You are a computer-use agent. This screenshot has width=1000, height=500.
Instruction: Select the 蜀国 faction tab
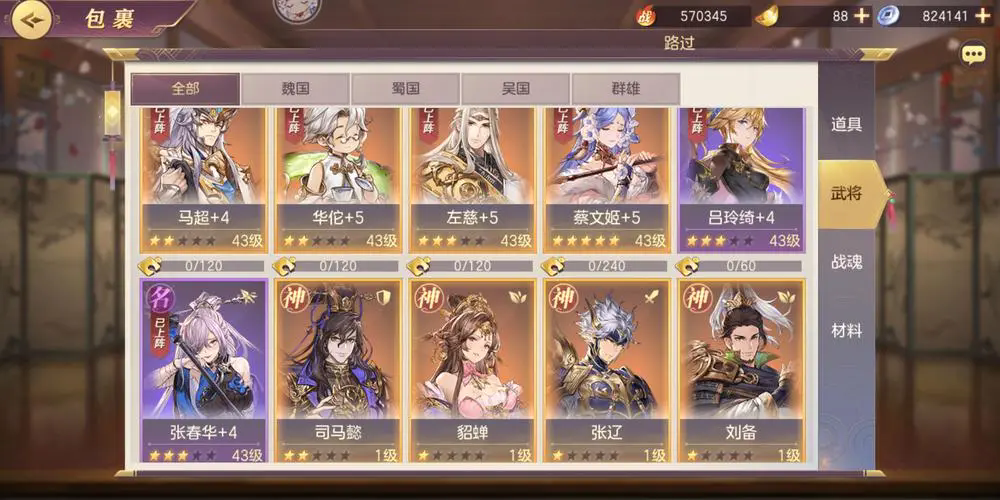(405, 89)
